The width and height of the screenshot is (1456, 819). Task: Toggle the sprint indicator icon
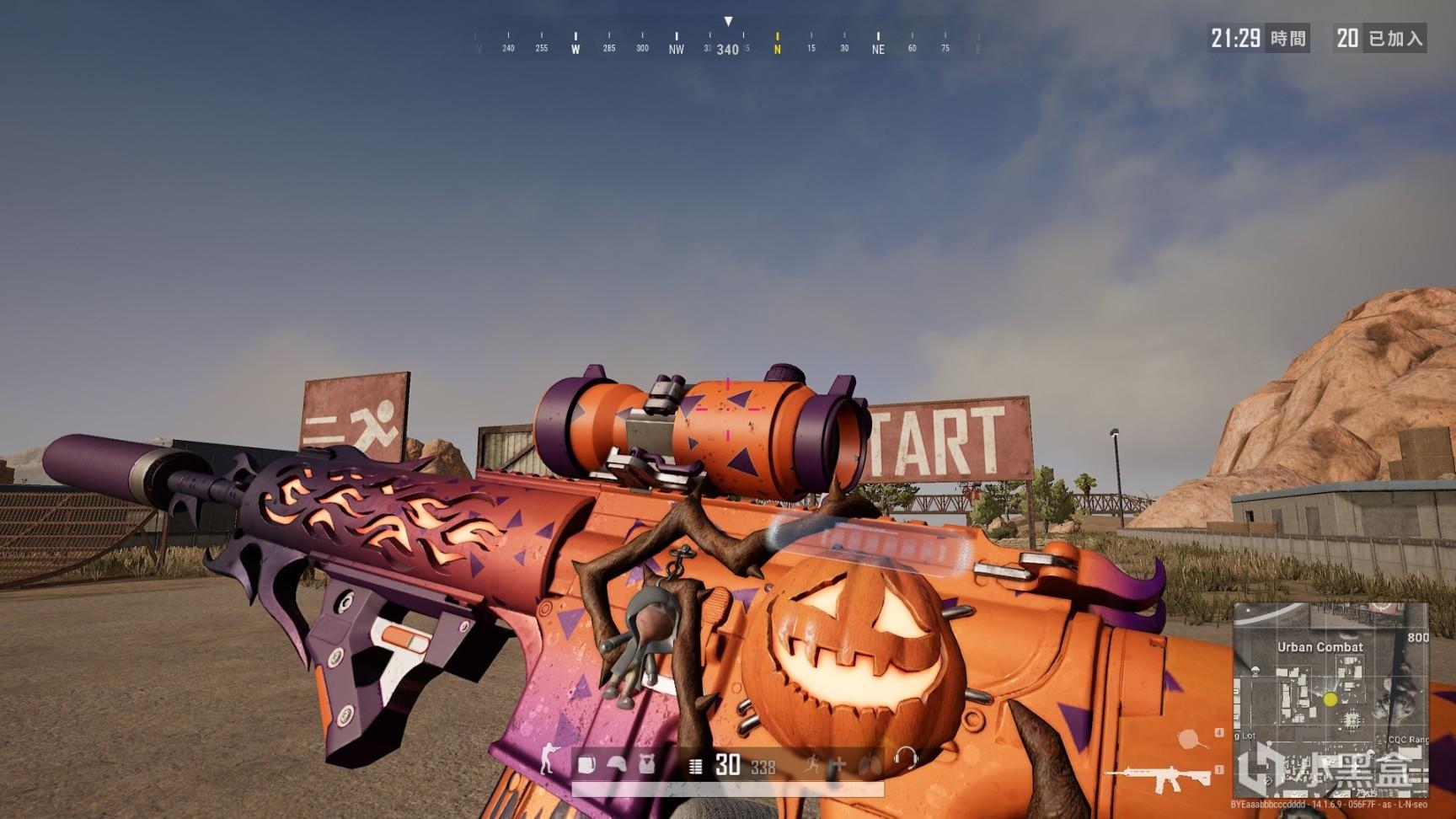coord(812,763)
